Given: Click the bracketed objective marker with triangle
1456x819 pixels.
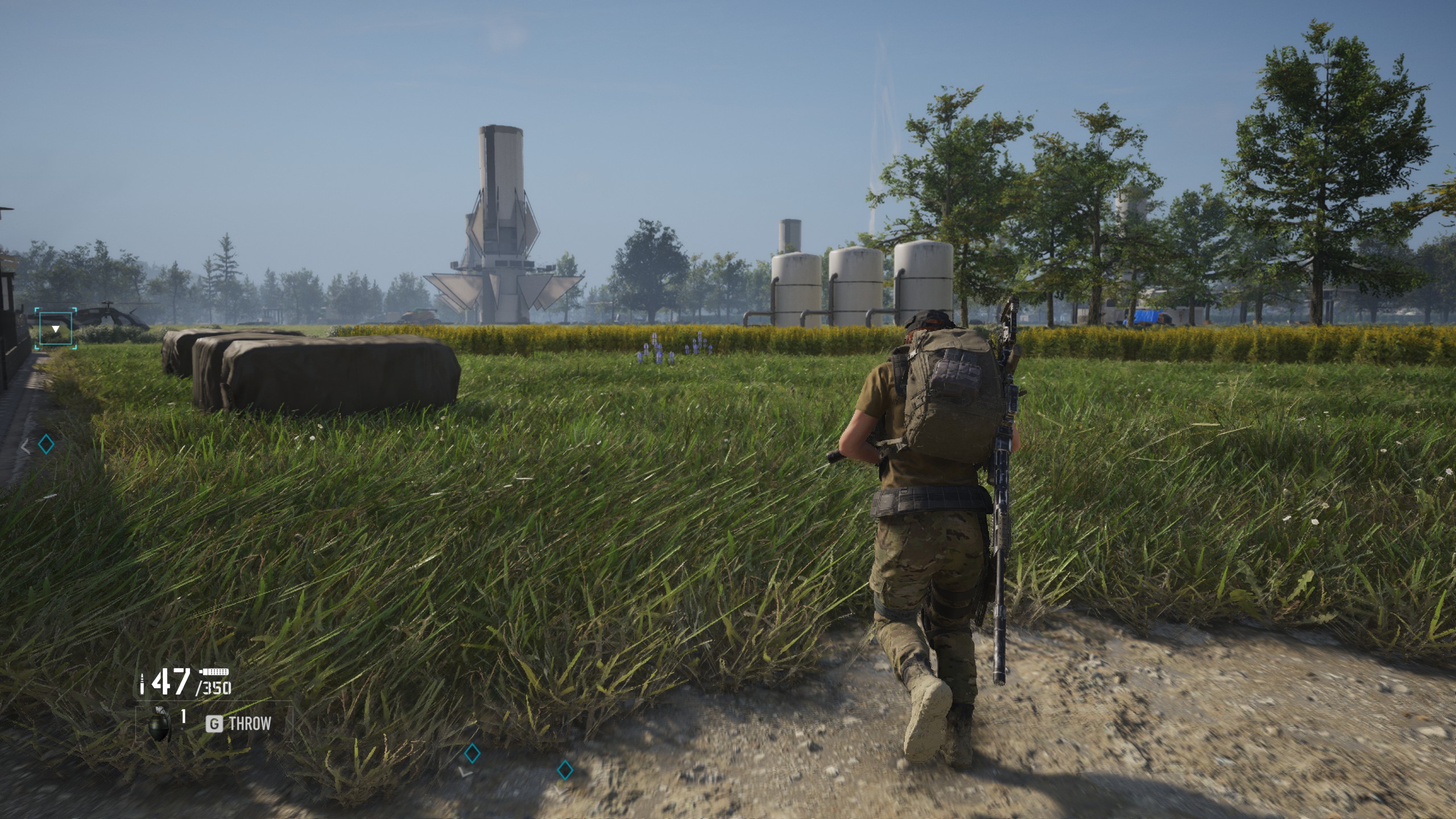Looking at the screenshot, I should (x=56, y=328).
